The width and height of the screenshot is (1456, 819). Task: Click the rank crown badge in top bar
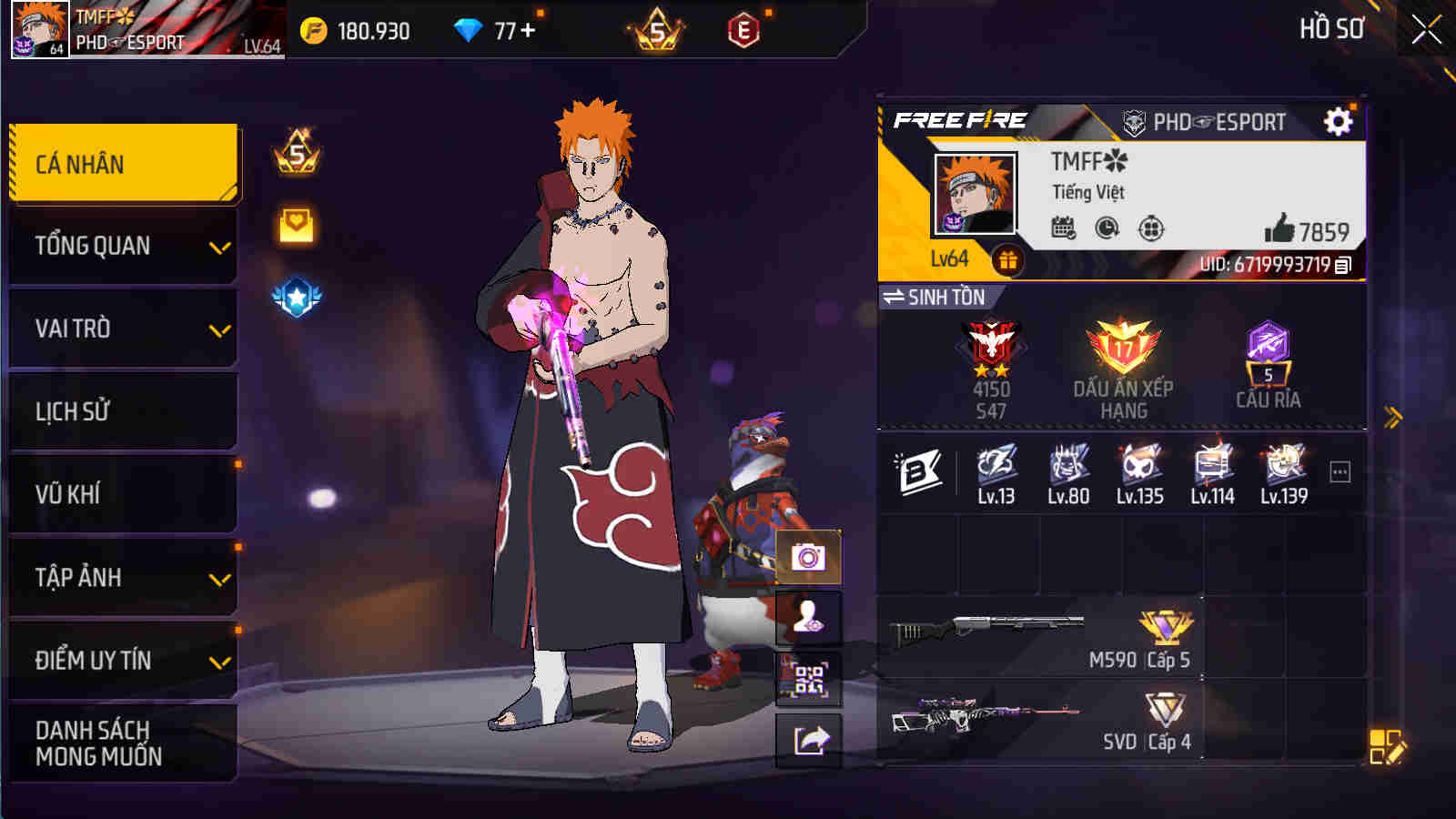pos(658,30)
